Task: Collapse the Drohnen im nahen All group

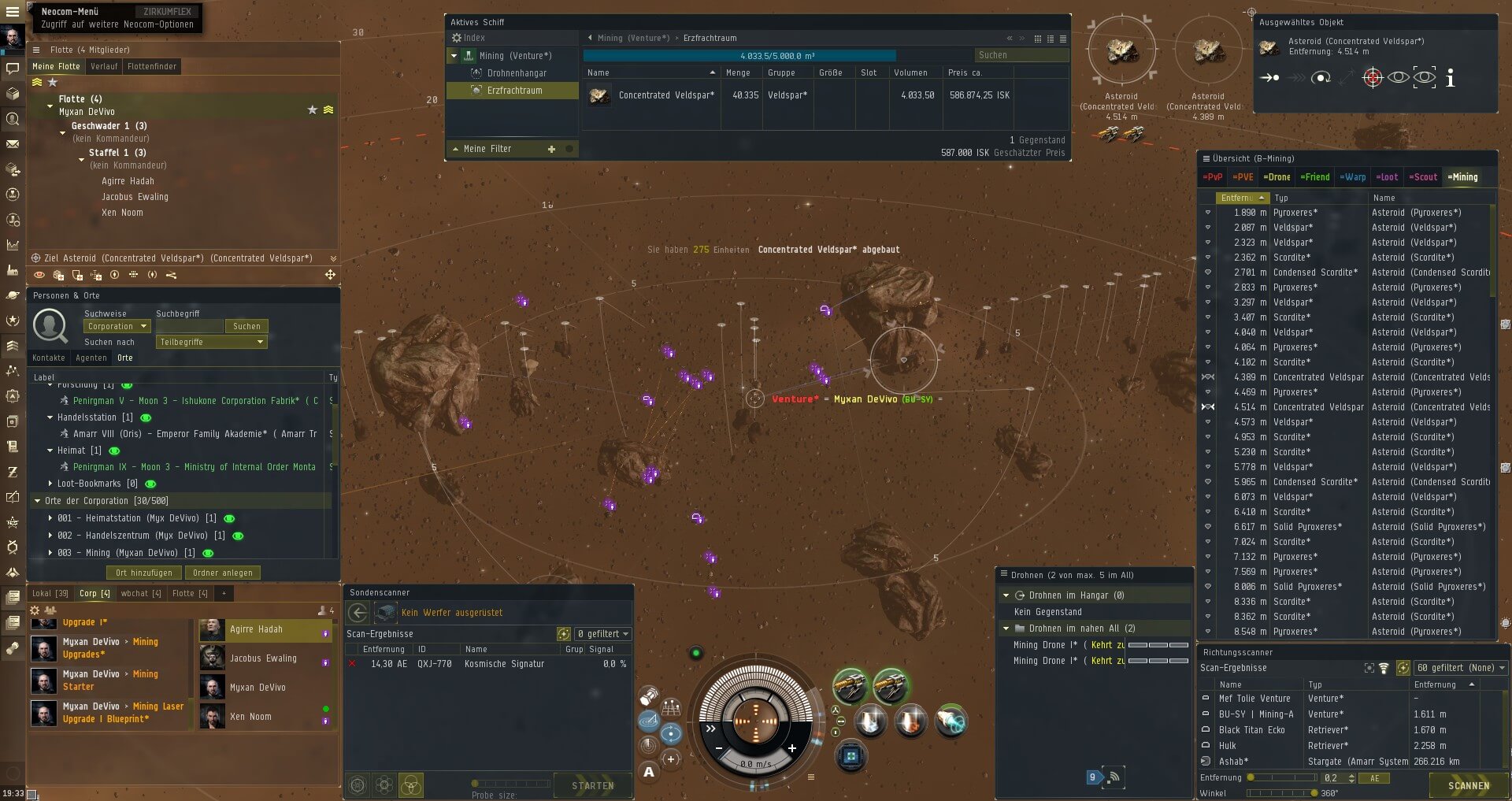Action: pyautogui.click(x=1006, y=629)
